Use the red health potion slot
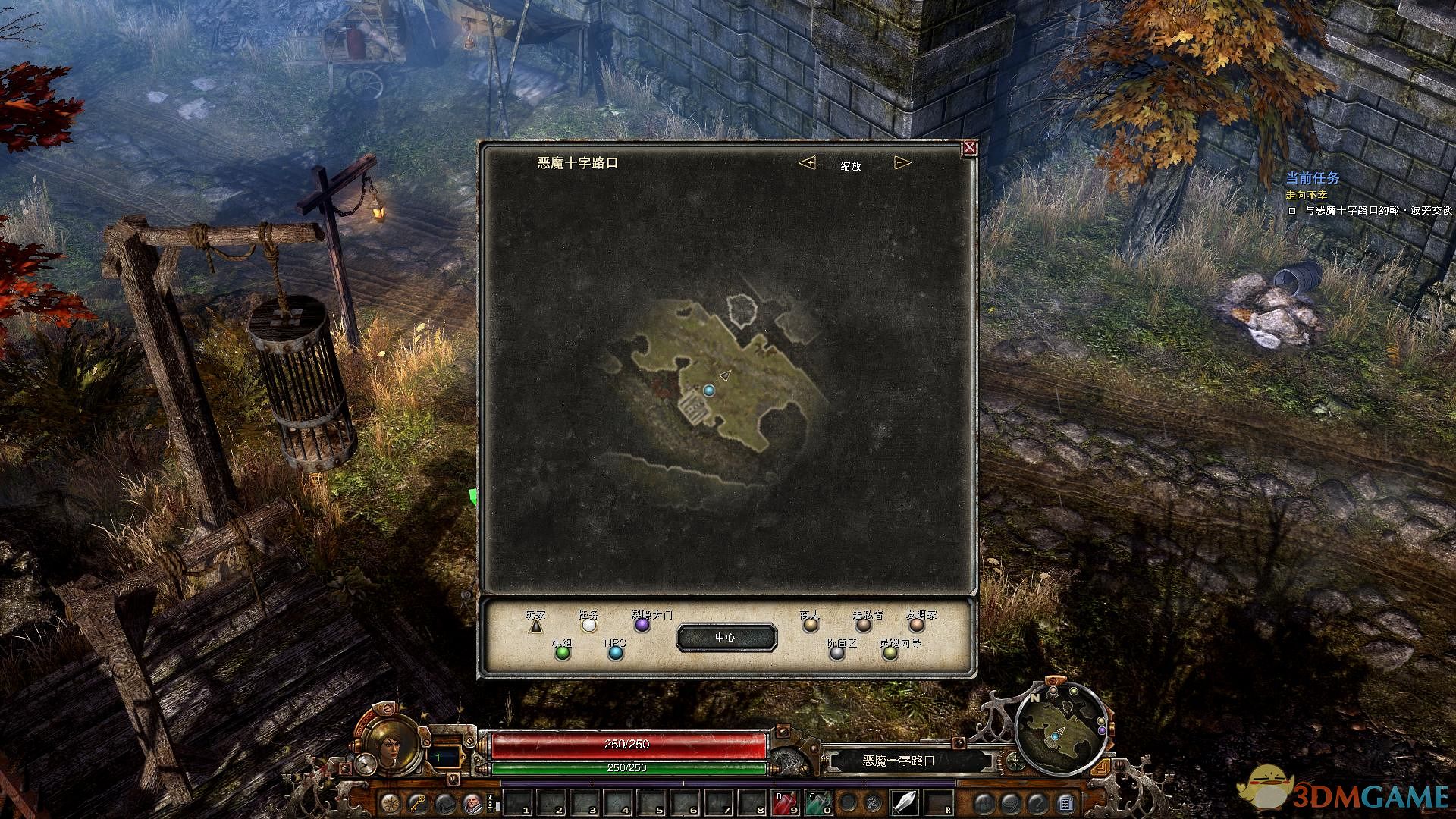Viewport: 1456px width, 819px height. click(x=786, y=802)
